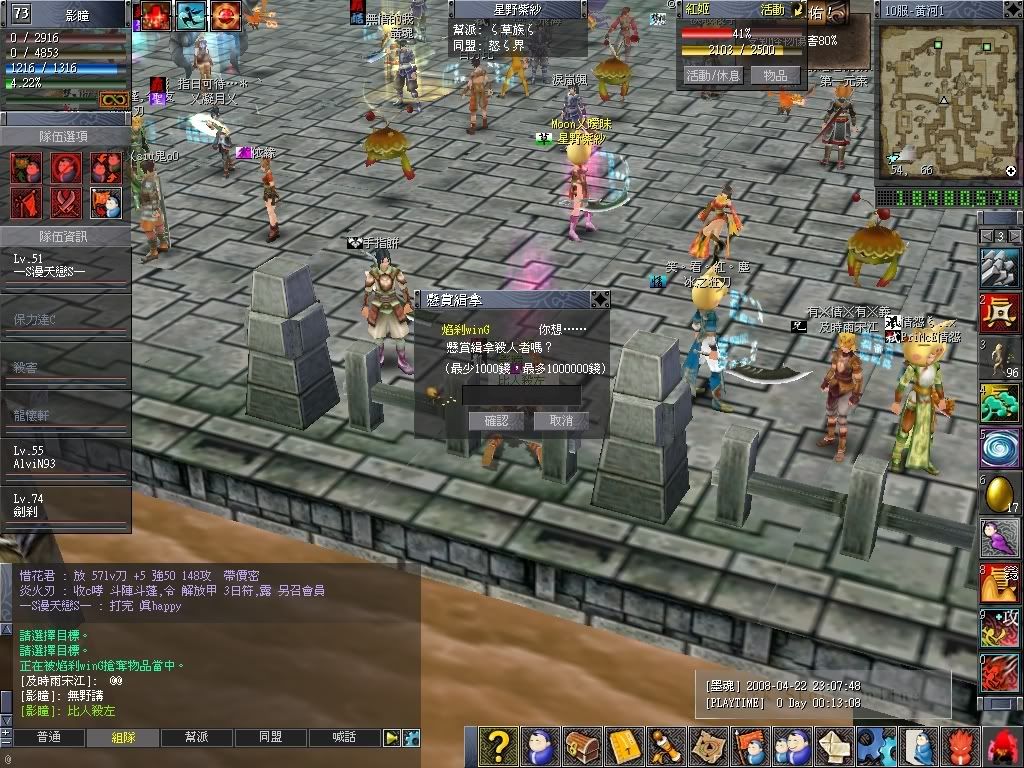Open the 幫派 guild chat tab
This screenshot has width=1024, height=768.
(196, 738)
